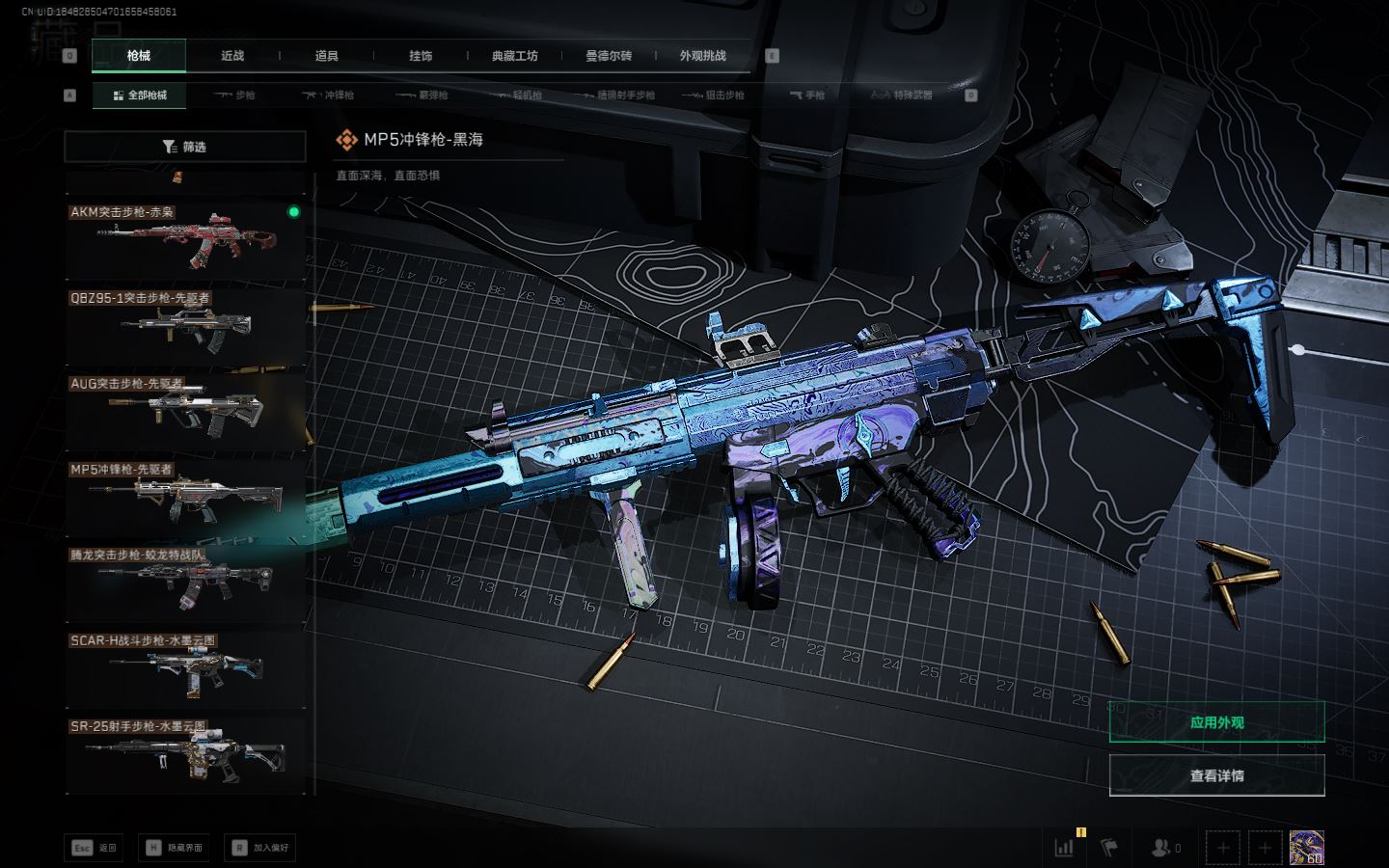Viewport: 1389px width, 868px height.
Task: Show 手枪 pistol skins
Action: (807, 95)
